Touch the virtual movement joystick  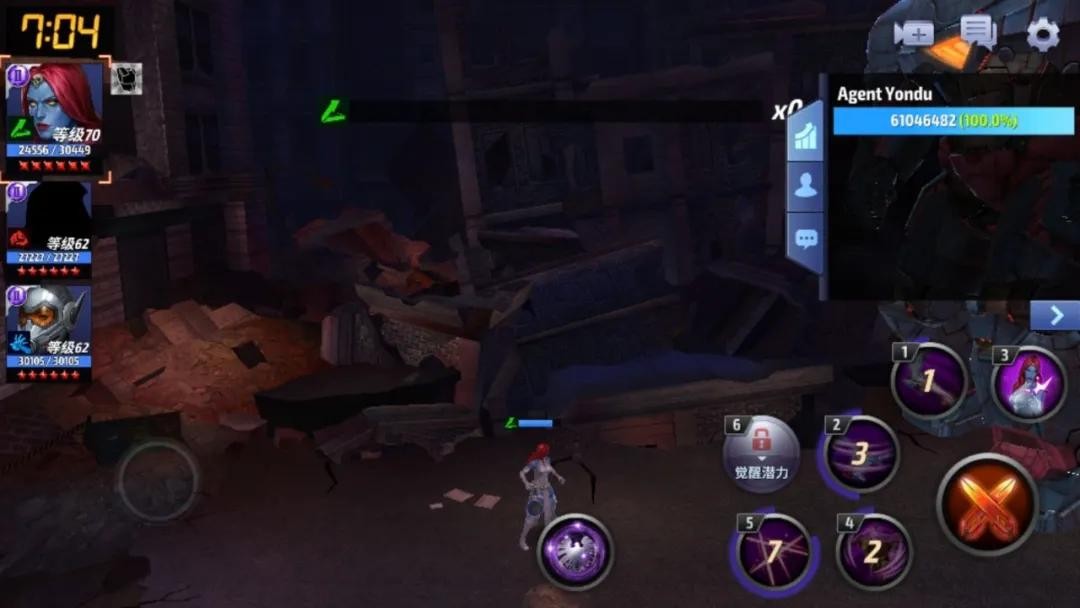158,480
